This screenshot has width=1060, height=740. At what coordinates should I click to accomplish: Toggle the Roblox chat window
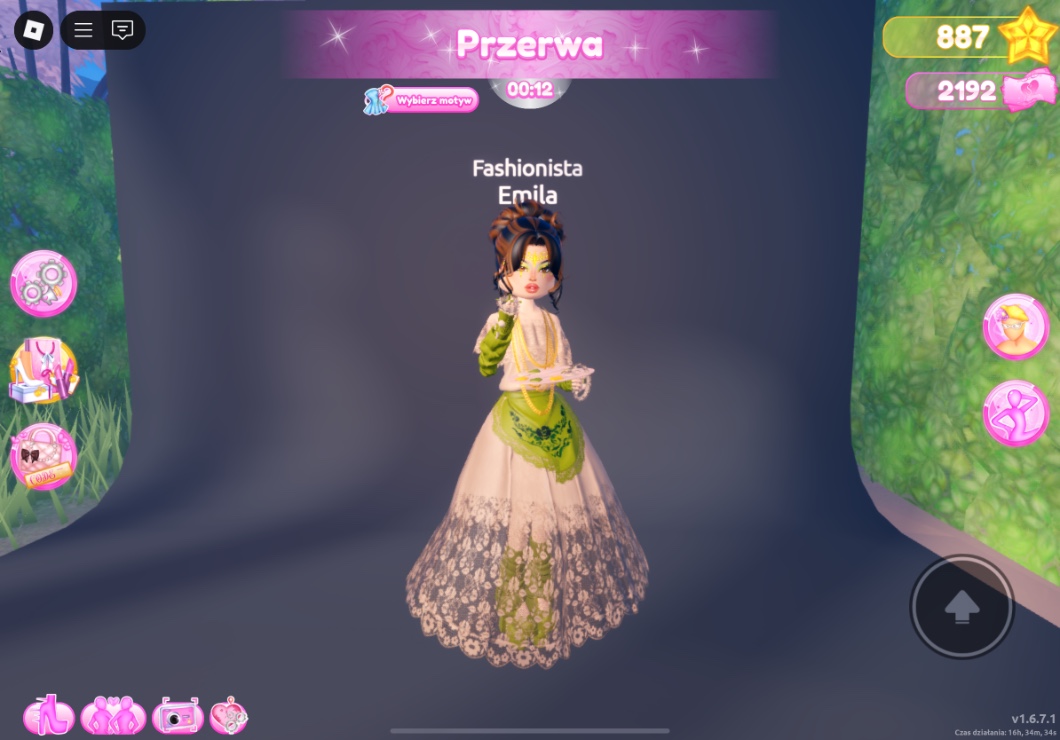(x=122, y=30)
